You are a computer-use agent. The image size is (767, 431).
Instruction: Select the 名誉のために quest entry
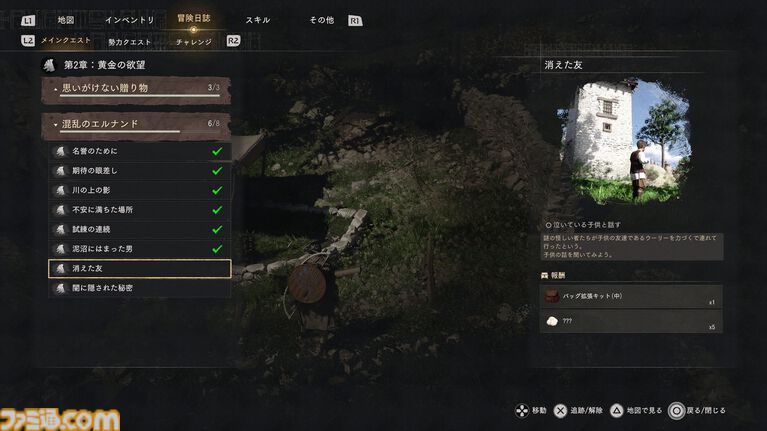140,152
